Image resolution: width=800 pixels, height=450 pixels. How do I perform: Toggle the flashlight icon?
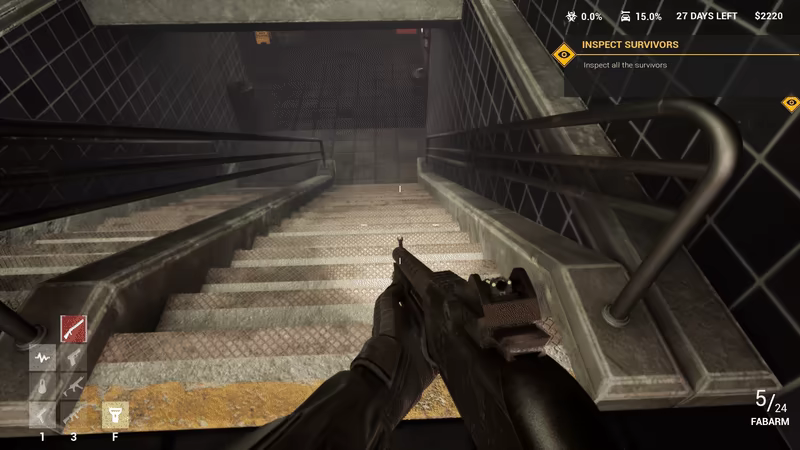tap(115, 413)
